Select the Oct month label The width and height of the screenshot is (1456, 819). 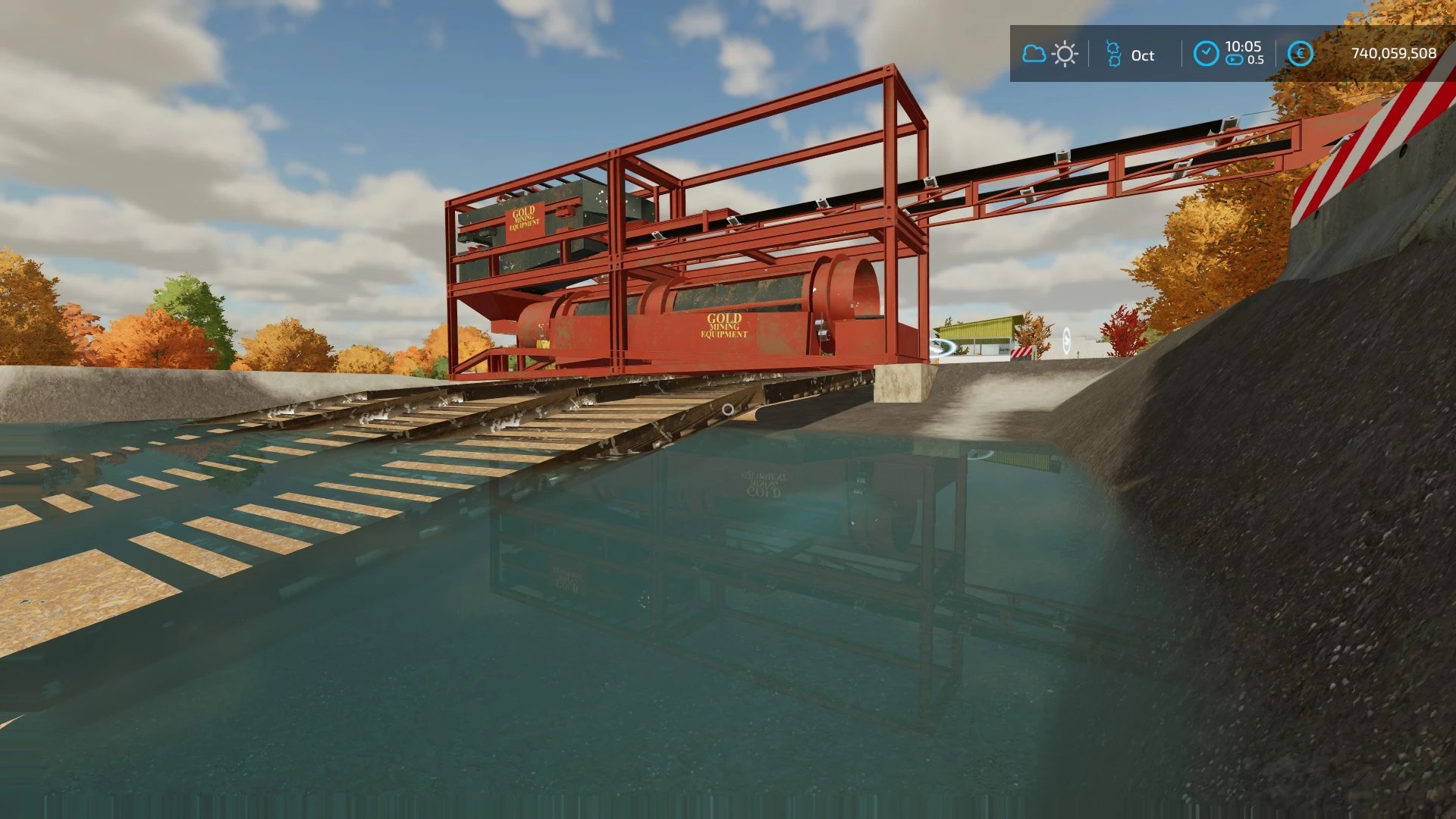tap(1144, 55)
